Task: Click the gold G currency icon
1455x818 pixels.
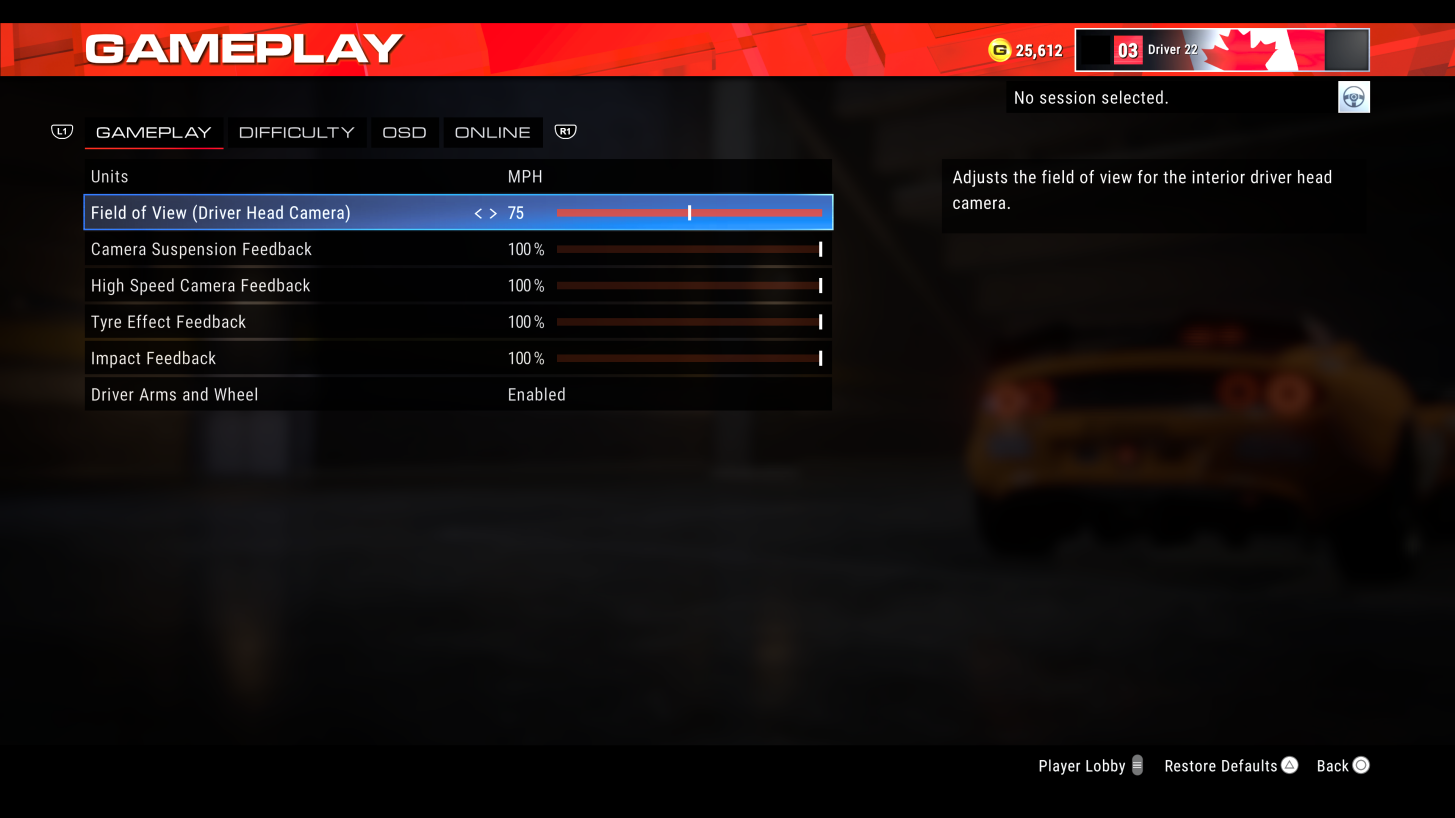Action: coord(1001,49)
